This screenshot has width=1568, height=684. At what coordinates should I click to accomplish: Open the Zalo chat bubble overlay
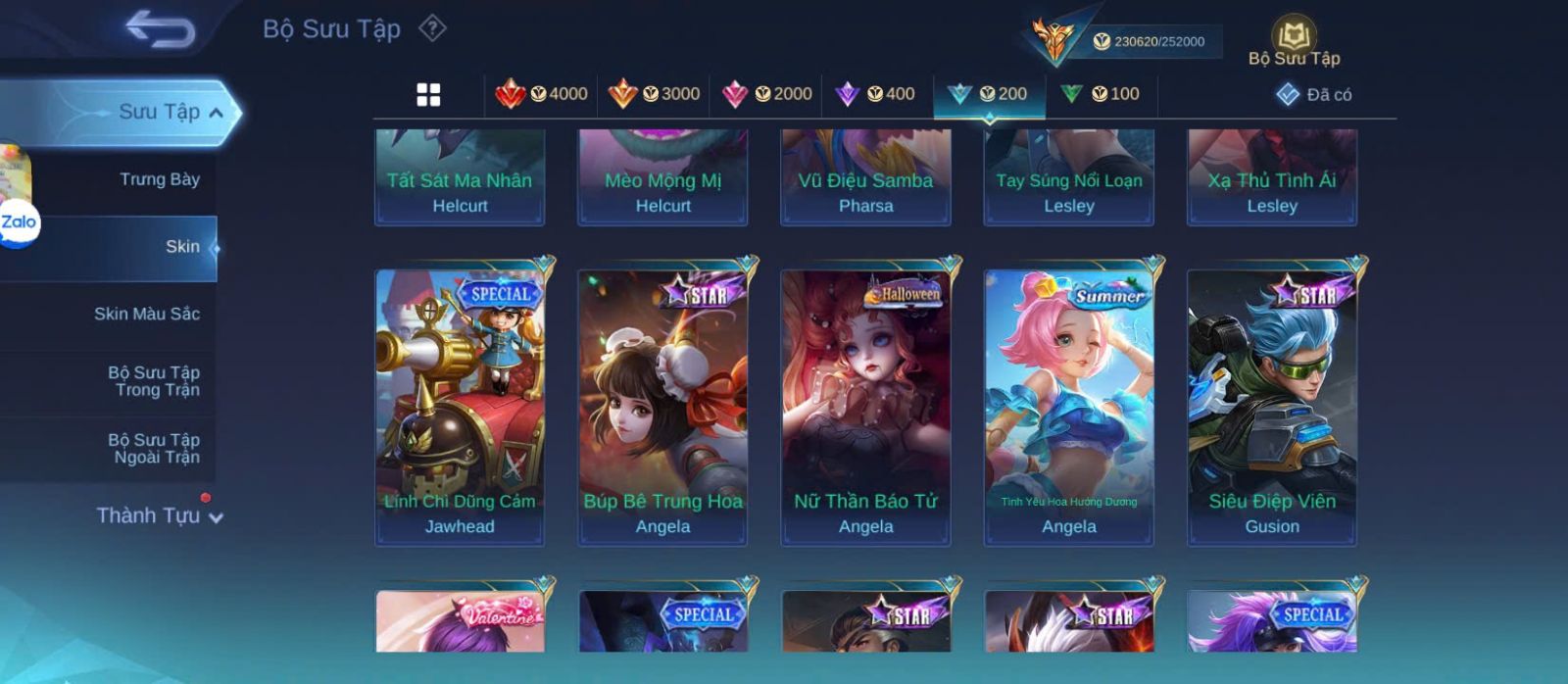pyautogui.click(x=19, y=222)
